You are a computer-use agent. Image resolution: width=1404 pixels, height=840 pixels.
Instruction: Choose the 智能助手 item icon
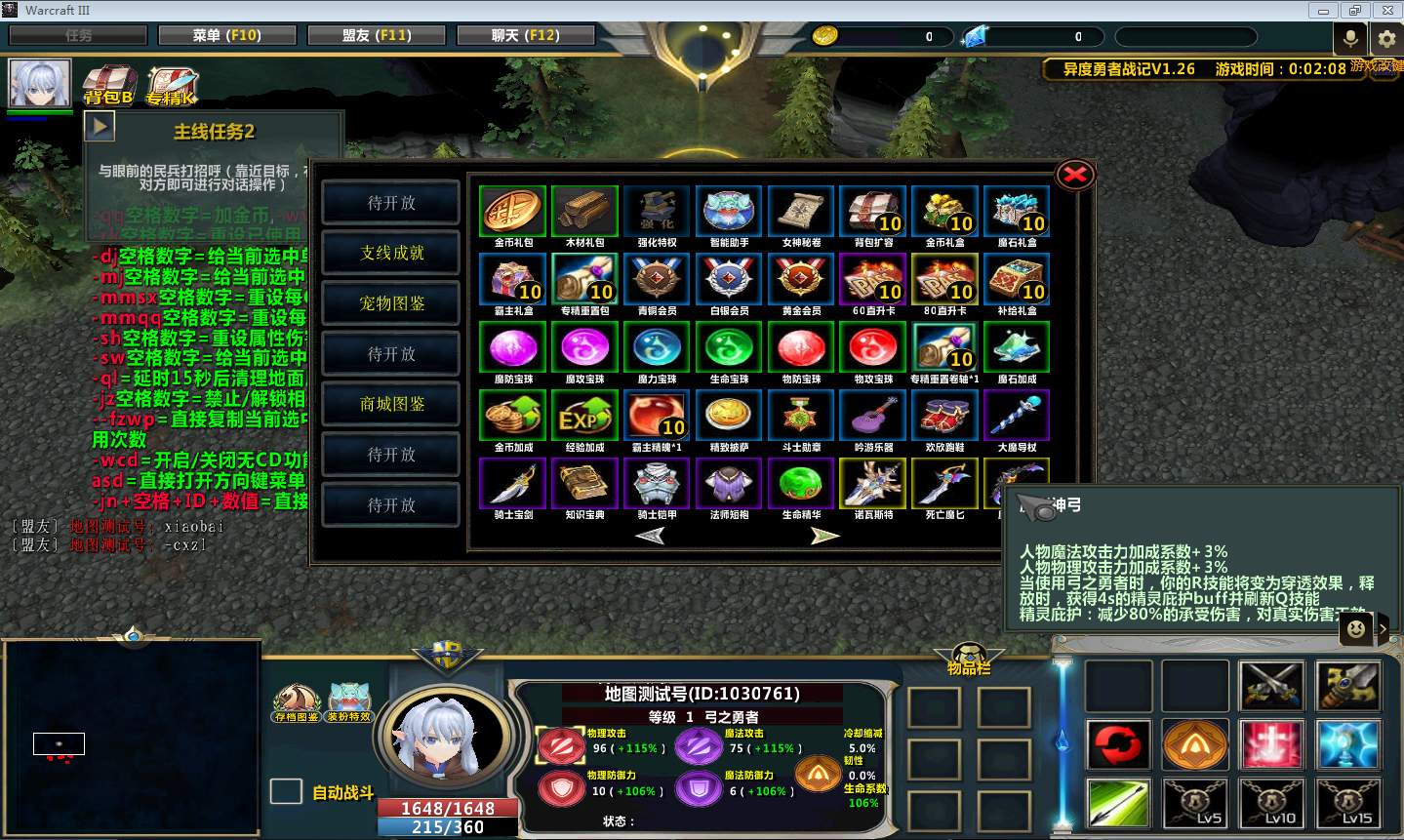pos(729,211)
